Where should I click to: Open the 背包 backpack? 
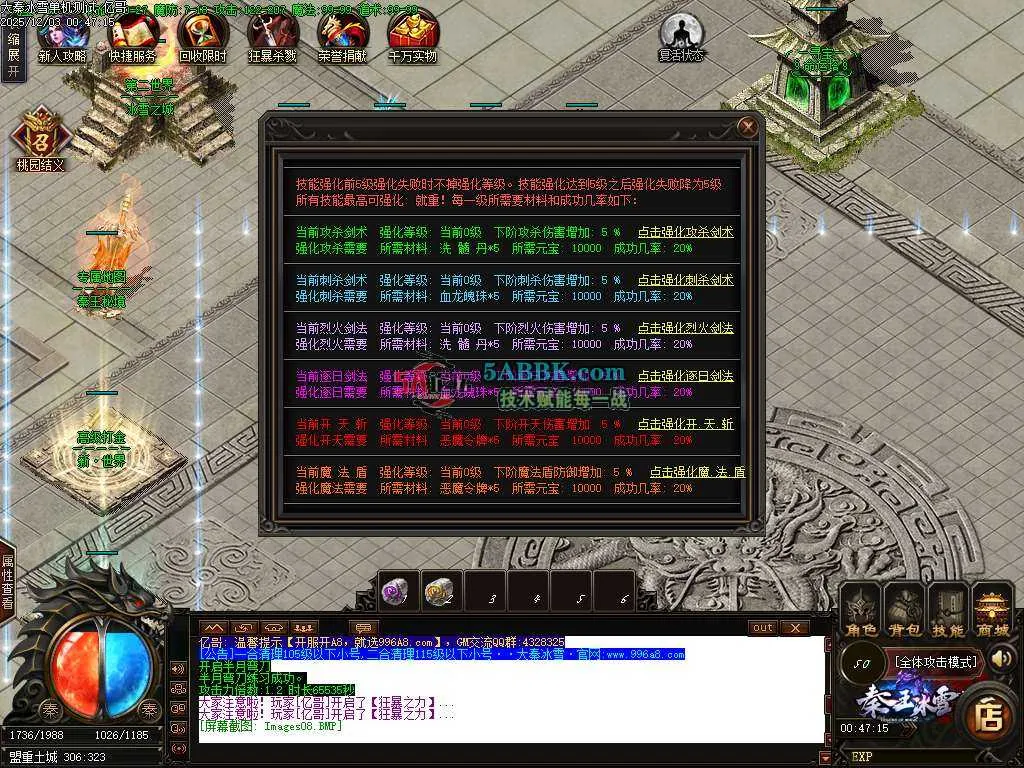(904, 610)
